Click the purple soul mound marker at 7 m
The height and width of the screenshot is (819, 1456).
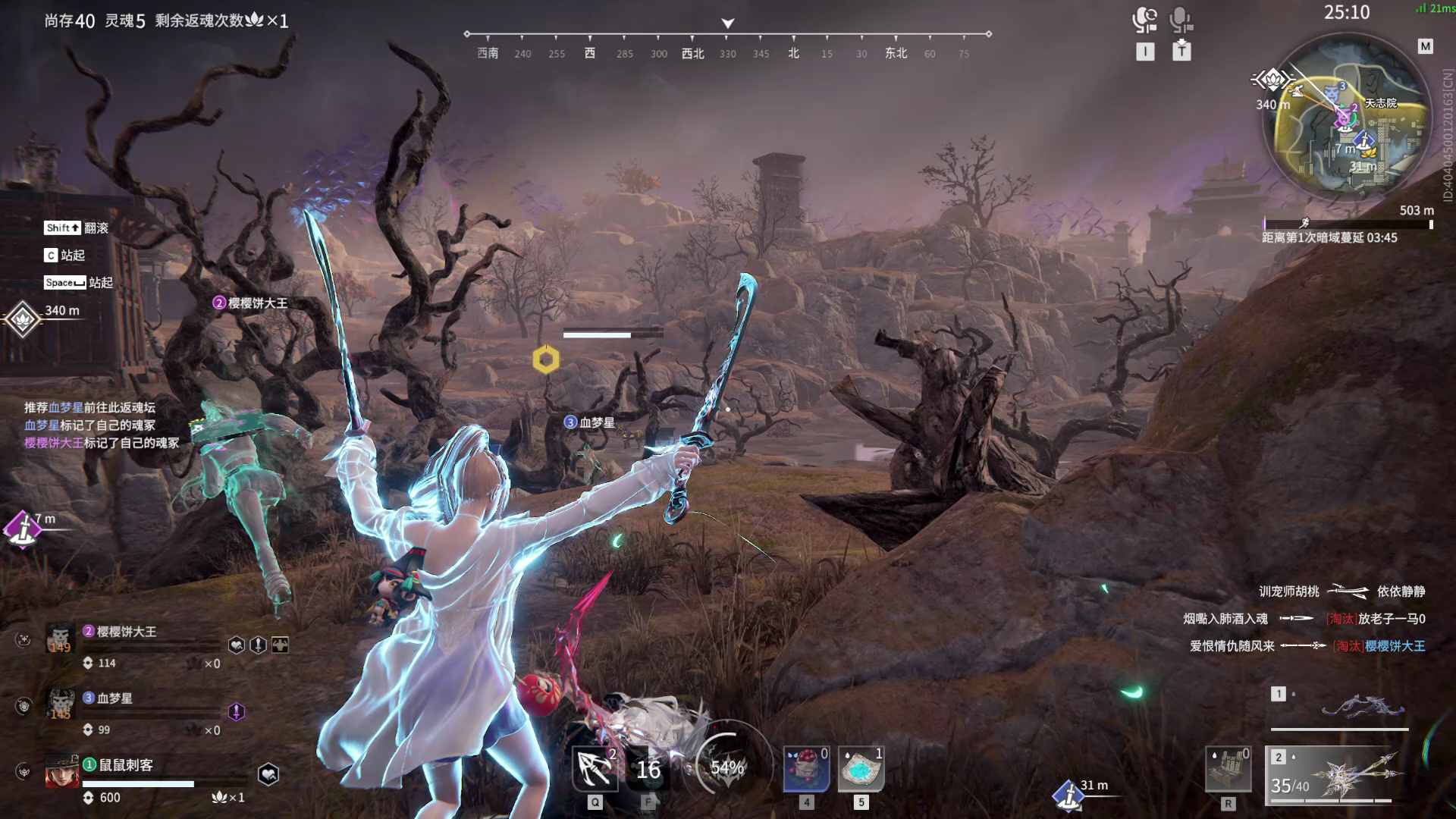22,528
